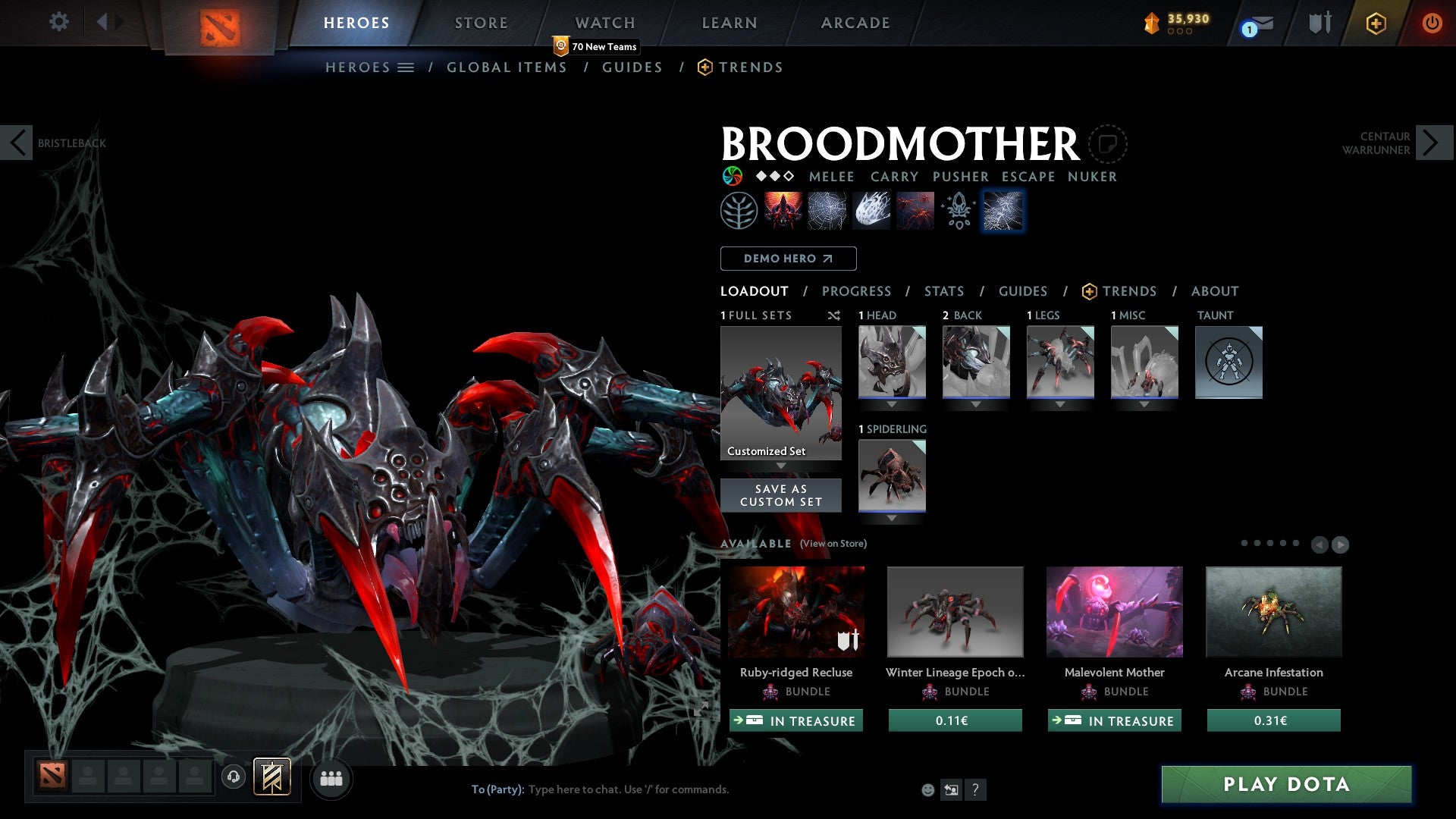
Task: Click the settings gear icon
Action: pyautogui.click(x=58, y=22)
